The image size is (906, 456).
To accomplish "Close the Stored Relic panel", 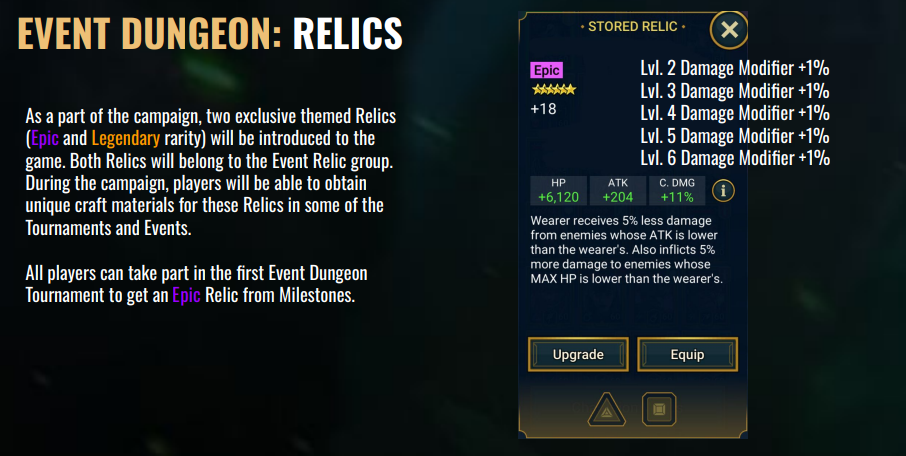I will coord(729,30).
